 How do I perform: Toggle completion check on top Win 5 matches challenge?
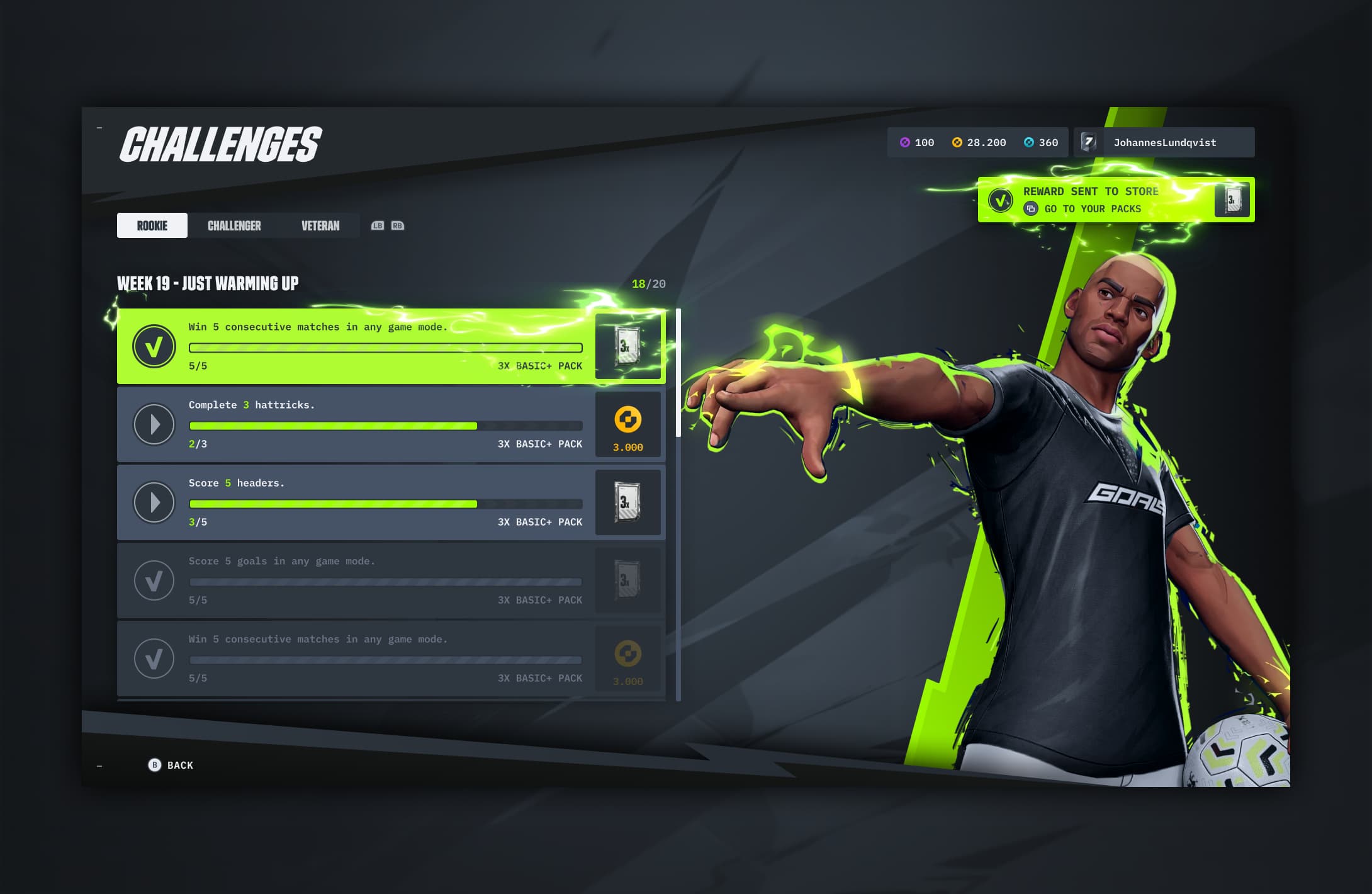(x=154, y=346)
